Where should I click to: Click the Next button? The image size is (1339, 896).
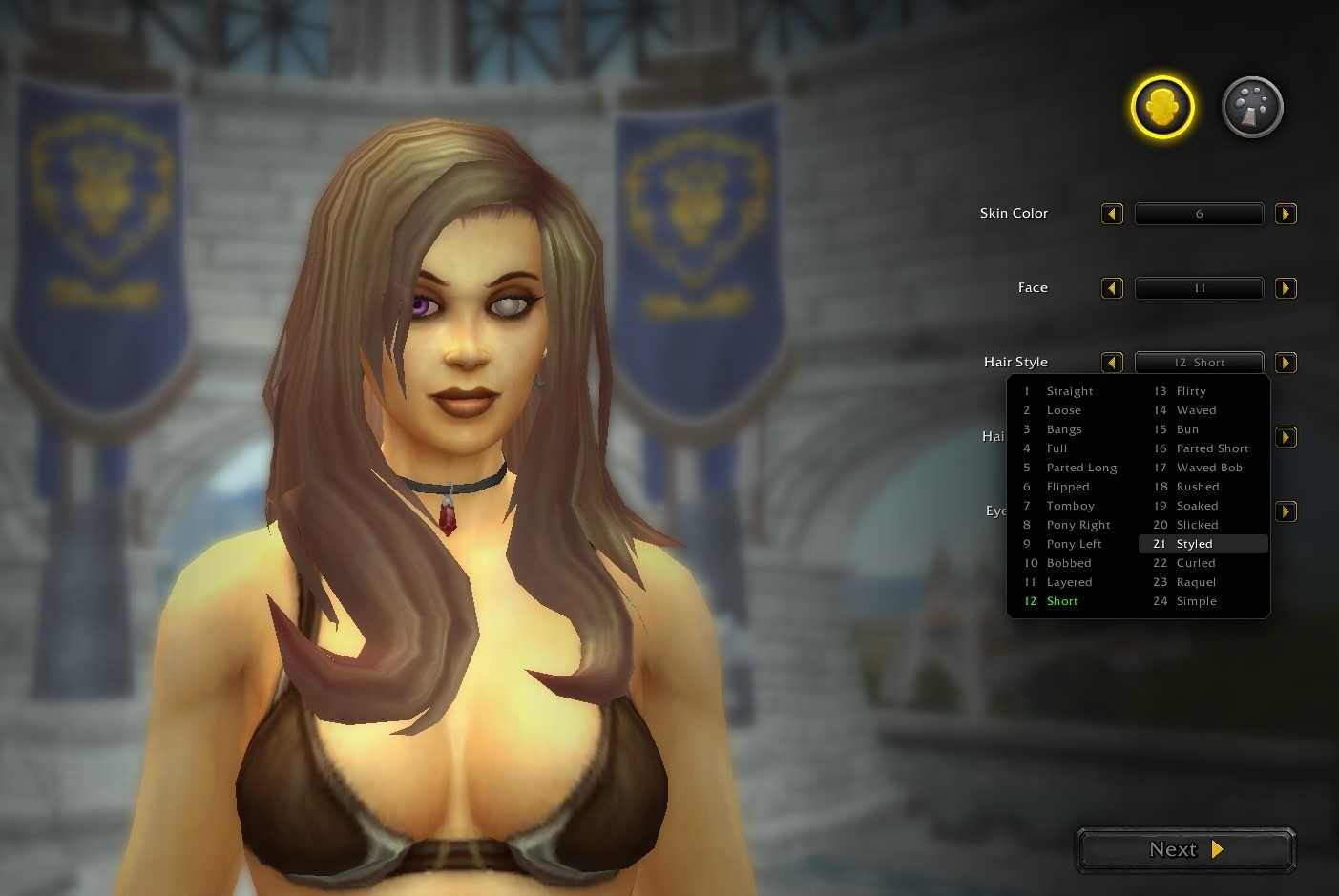1184,849
